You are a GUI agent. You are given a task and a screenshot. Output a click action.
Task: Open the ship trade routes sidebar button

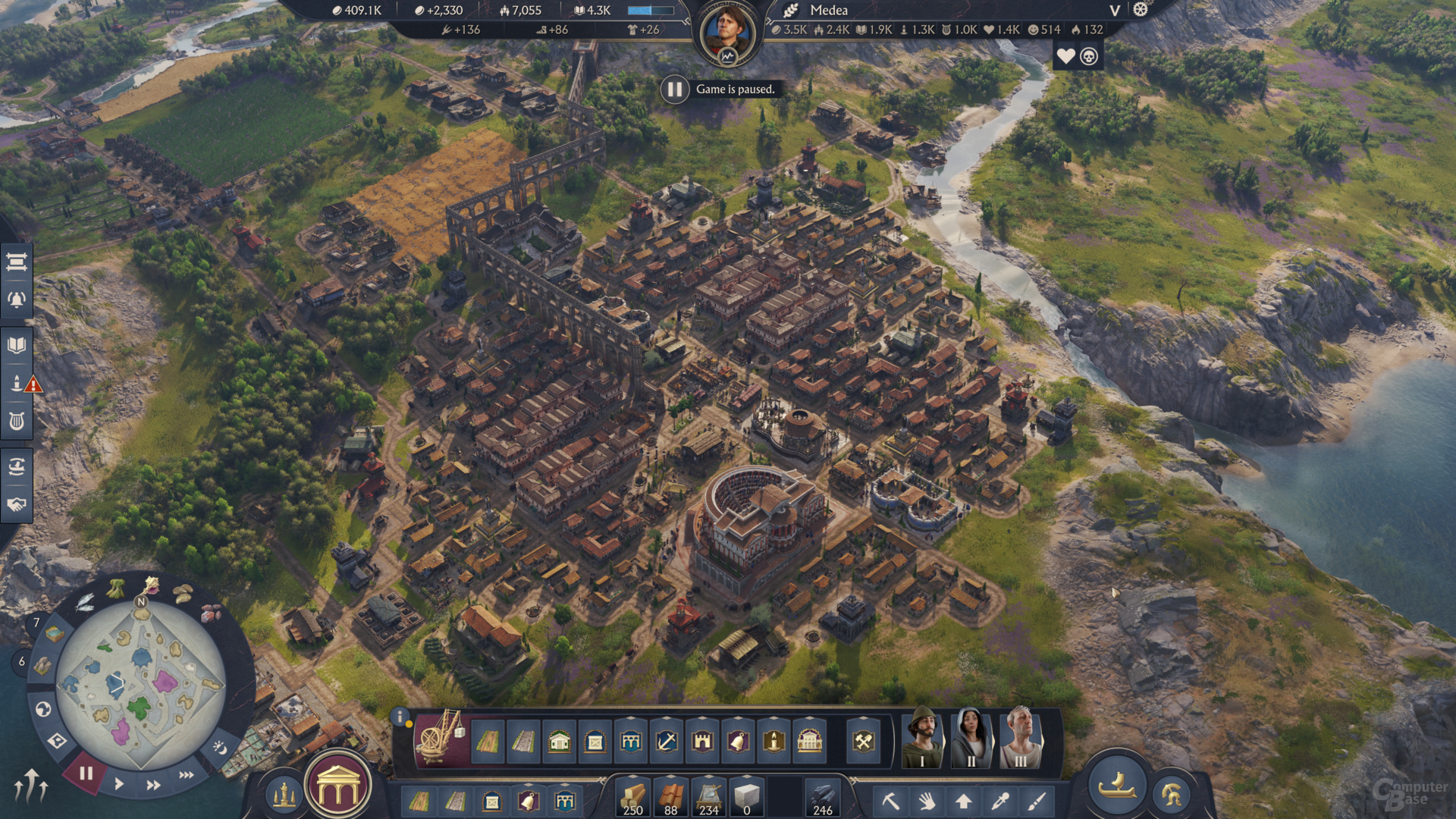pos(17,466)
